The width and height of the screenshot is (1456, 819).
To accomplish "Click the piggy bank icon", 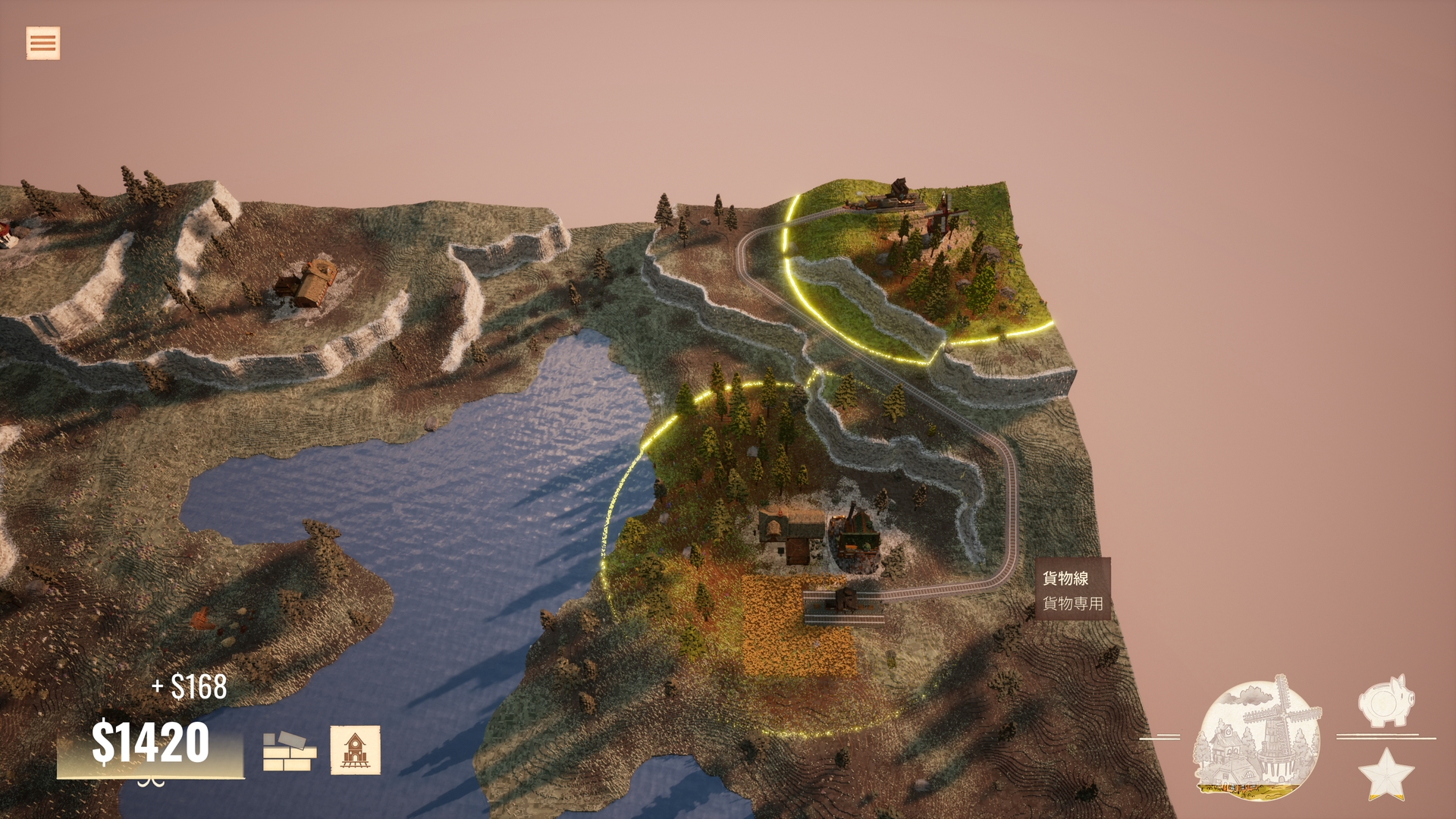I will pyautogui.click(x=1386, y=701).
